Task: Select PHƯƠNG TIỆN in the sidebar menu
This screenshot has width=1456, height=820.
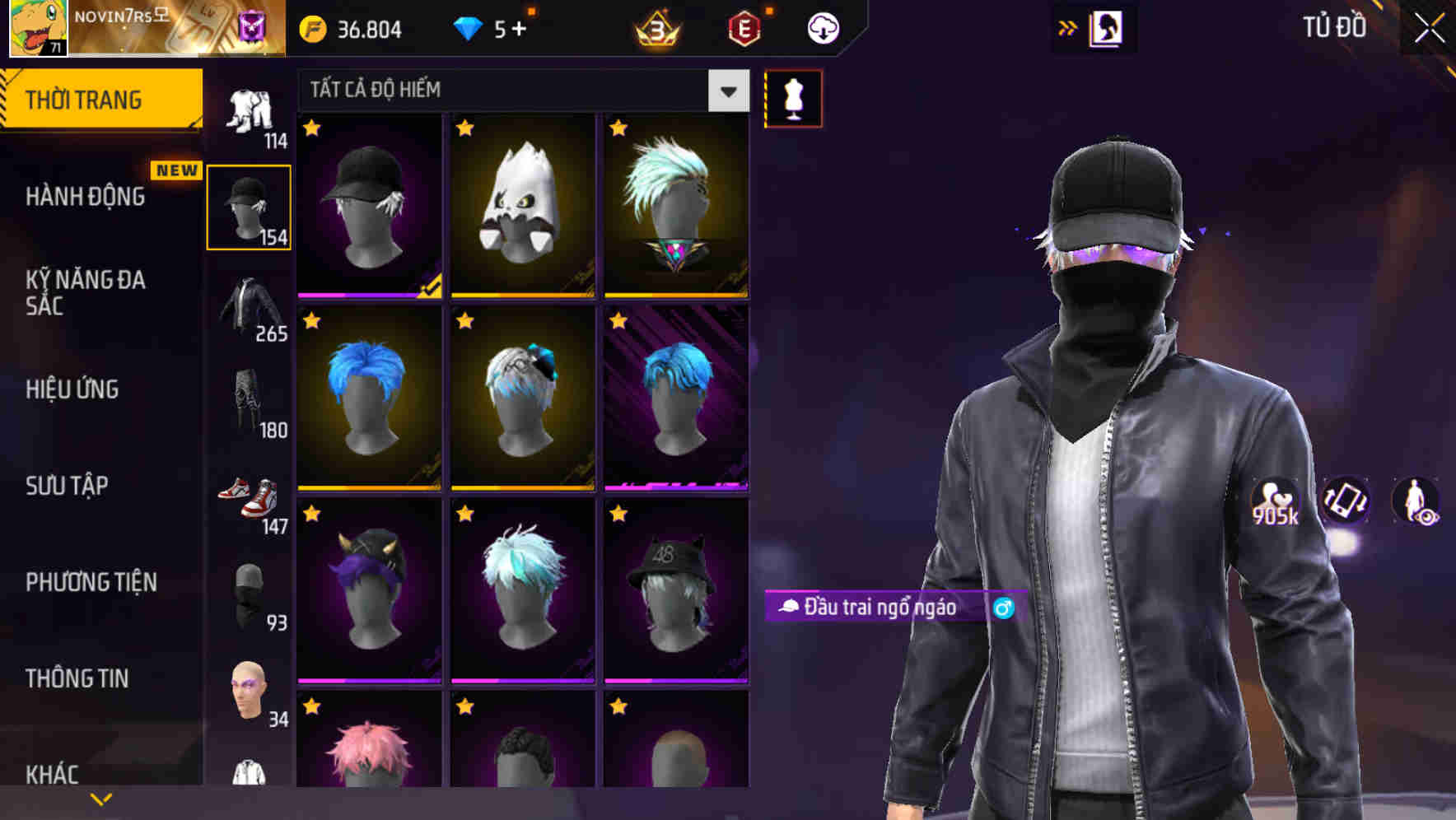Action: click(x=91, y=582)
